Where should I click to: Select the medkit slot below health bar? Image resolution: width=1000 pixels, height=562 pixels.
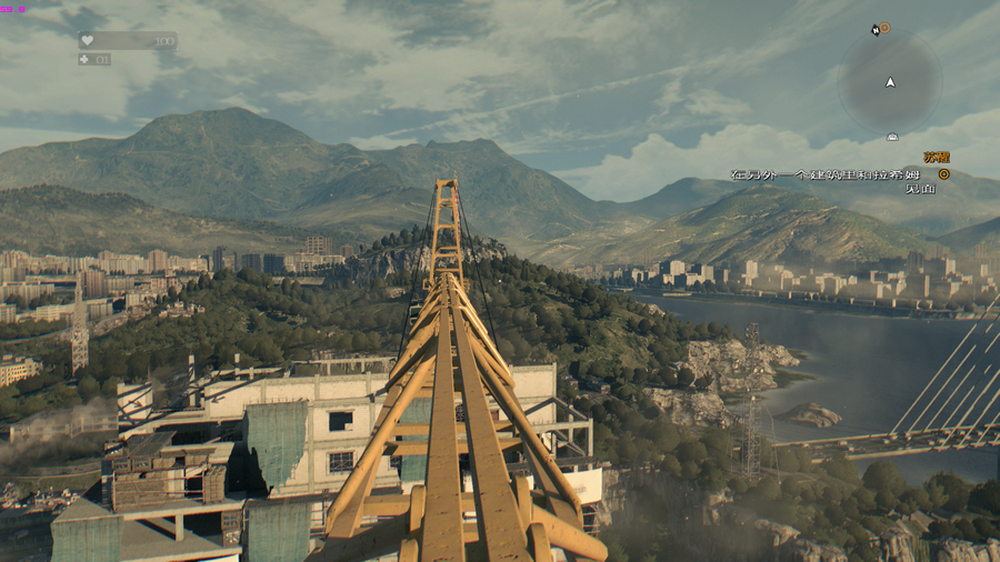pyautogui.click(x=94, y=59)
